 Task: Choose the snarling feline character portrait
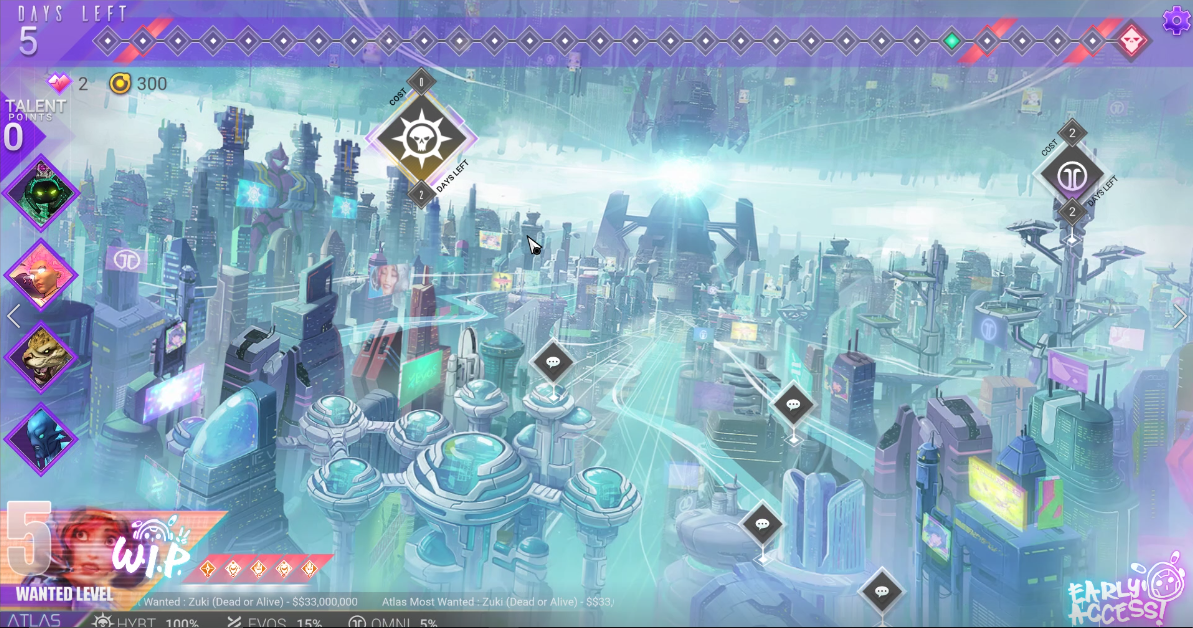[x=41, y=356]
